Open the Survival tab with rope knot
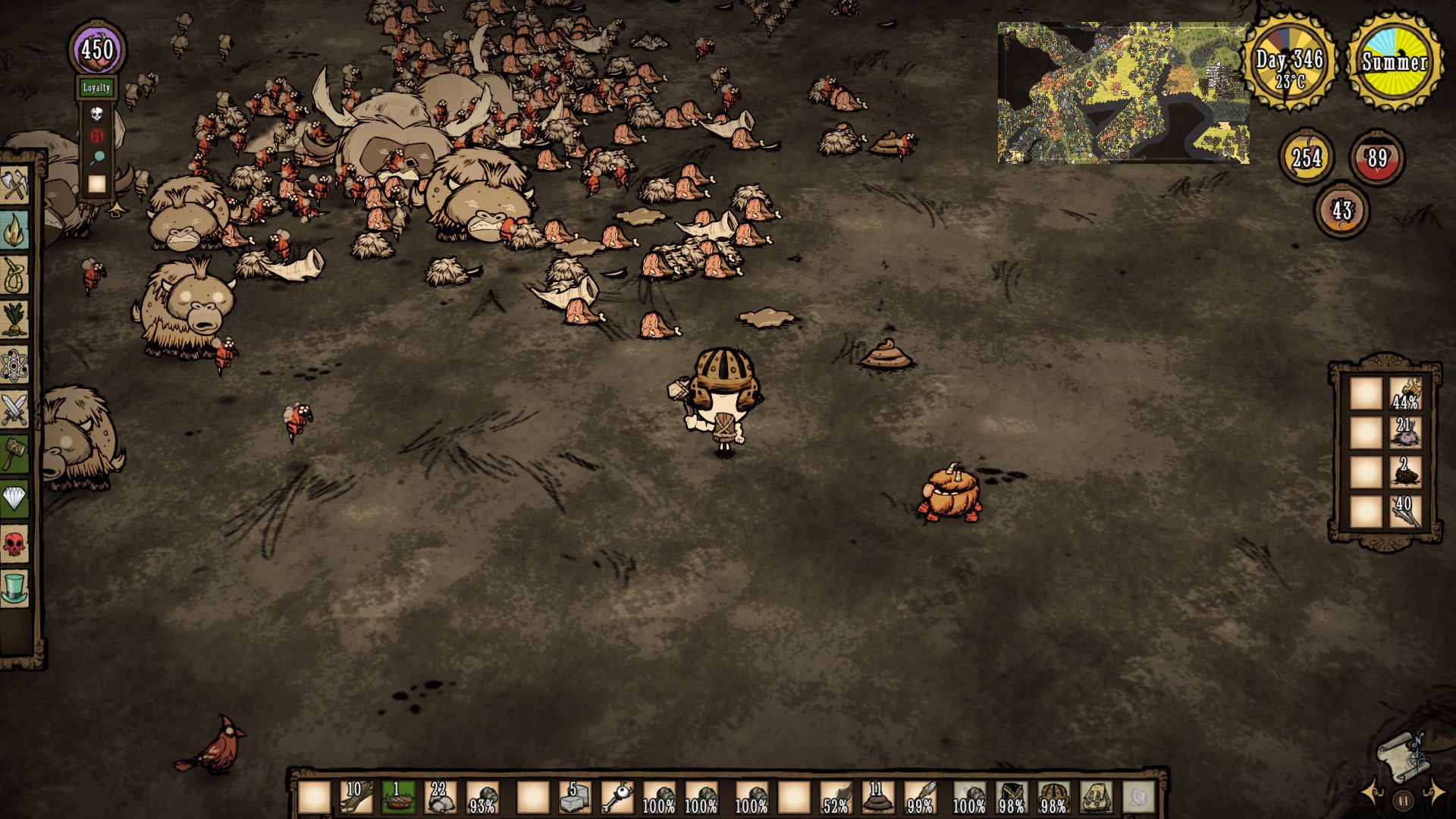Viewport: 1456px width, 819px height. click(14, 275)
